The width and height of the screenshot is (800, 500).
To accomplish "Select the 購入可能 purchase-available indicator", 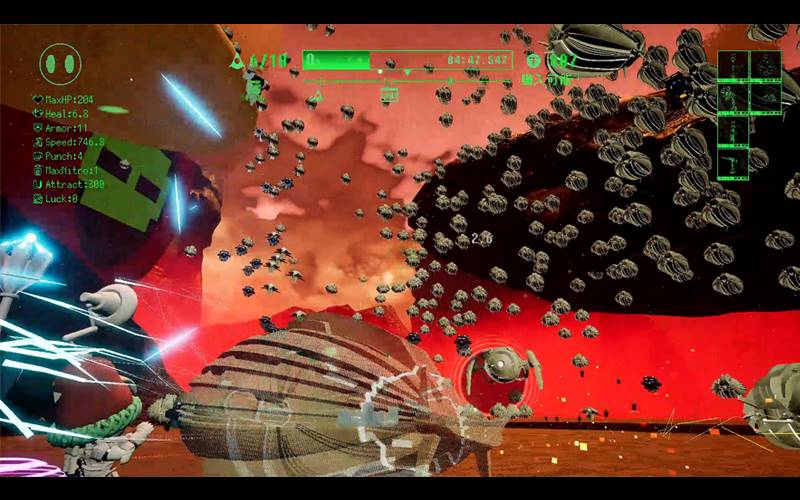I will [x=548, y=79].
